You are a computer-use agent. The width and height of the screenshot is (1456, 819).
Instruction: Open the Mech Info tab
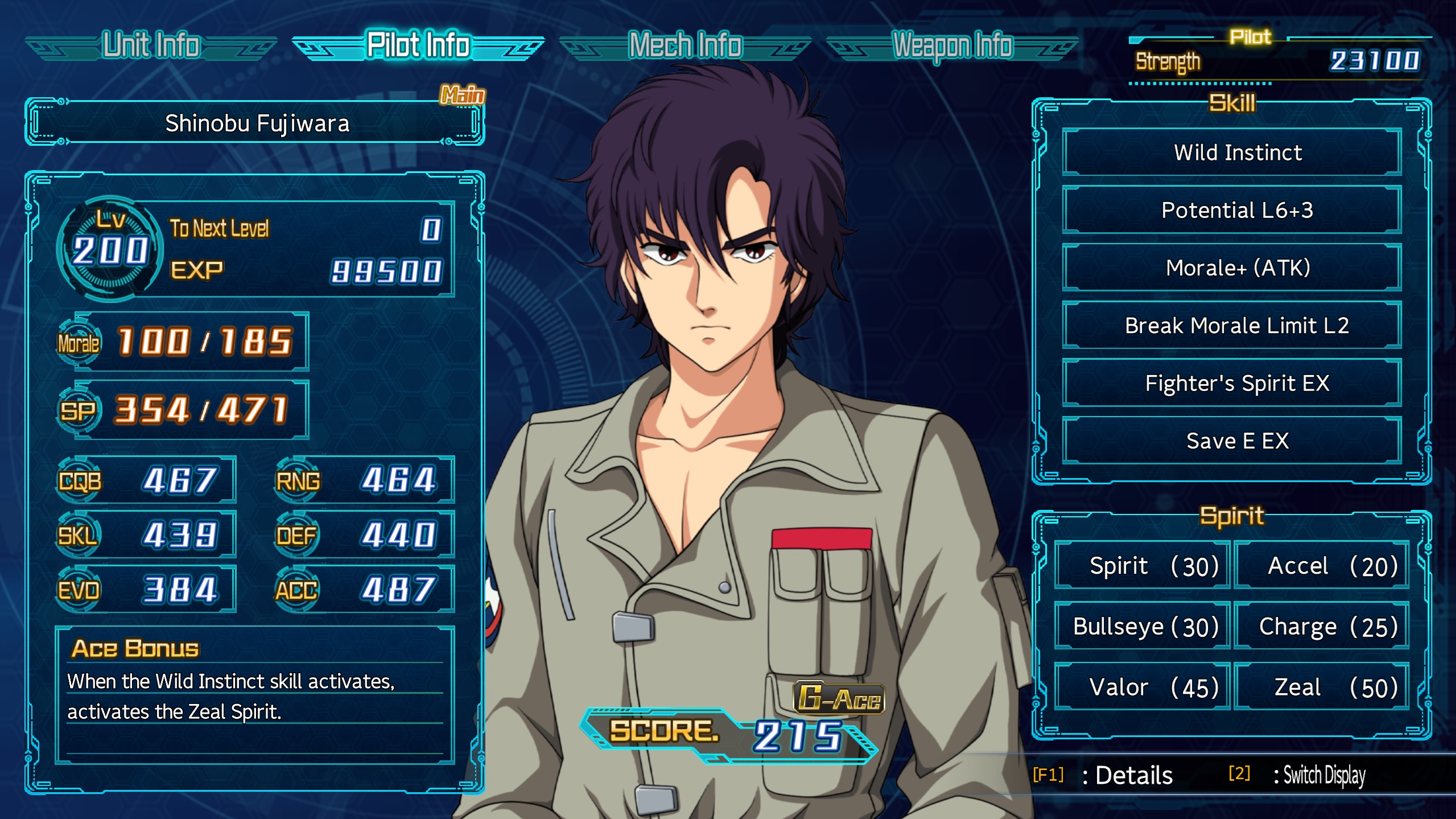[x=685, y=46]
